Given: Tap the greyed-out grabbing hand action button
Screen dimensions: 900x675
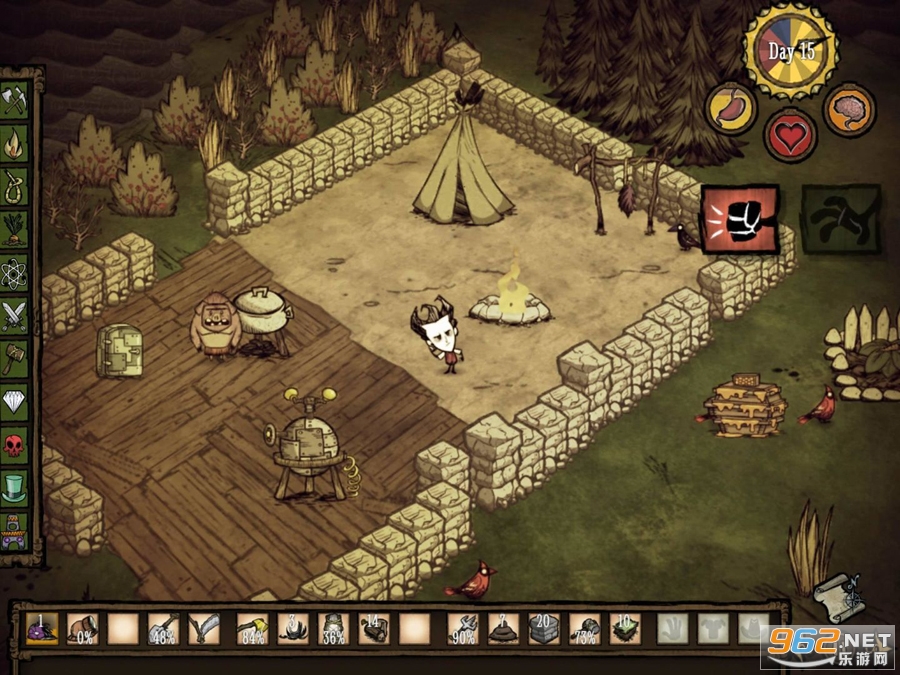Looking at the screenshot, I should coord(840,218).
